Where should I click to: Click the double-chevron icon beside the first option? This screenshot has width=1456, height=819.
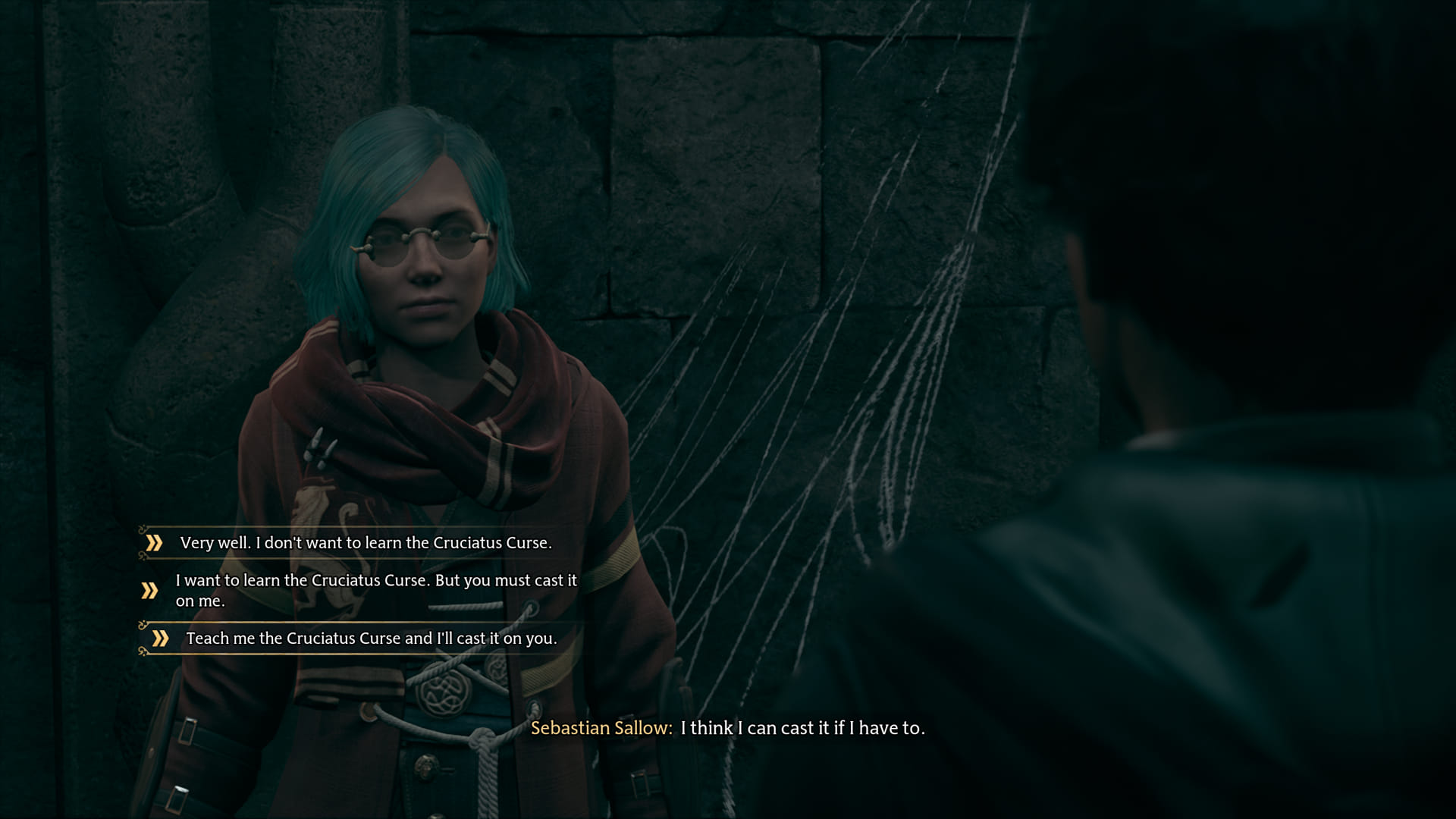(x=155, y=541)
